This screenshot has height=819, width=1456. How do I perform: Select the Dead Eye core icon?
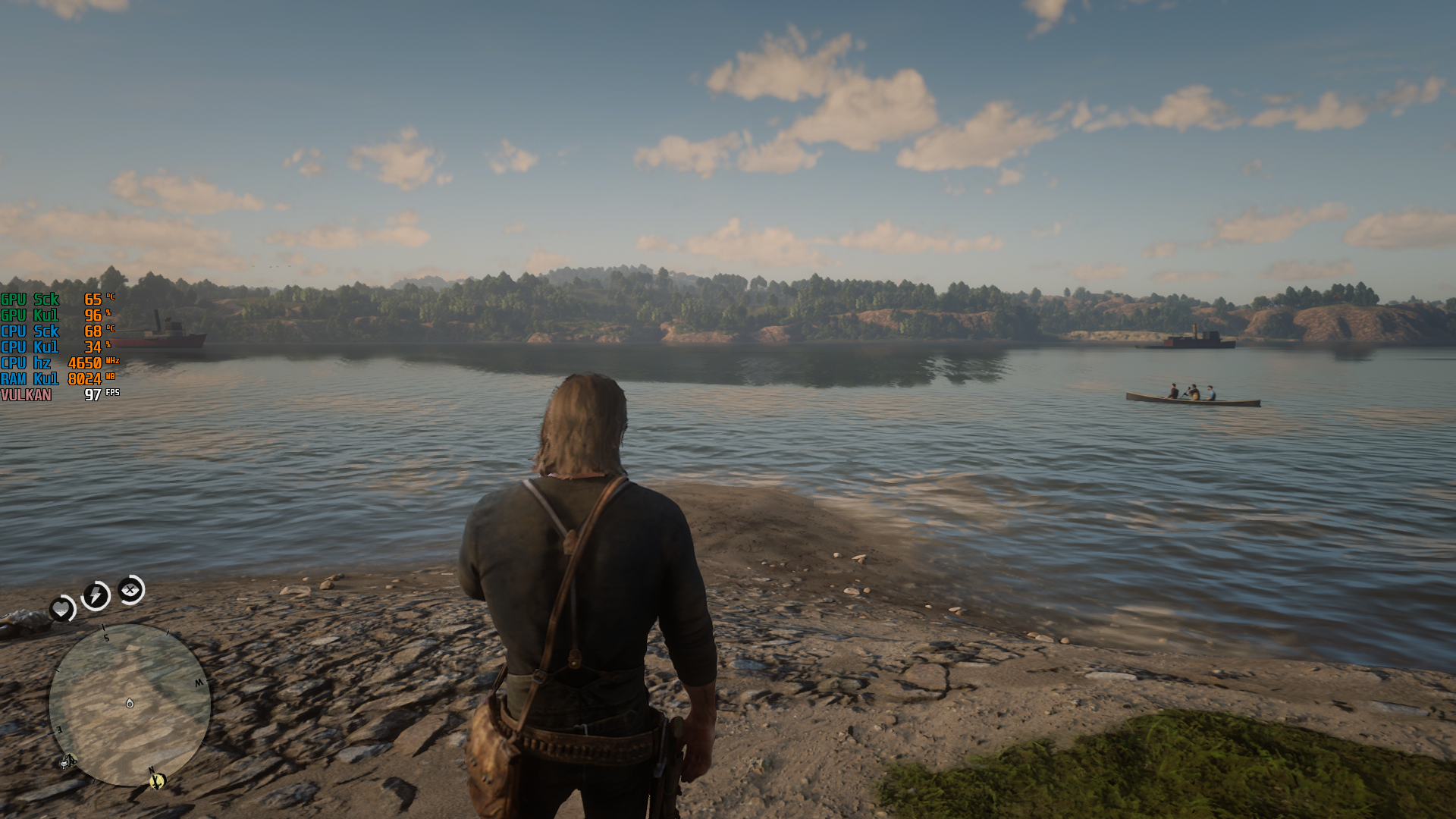pyautogui.click(x=130, y=589)
